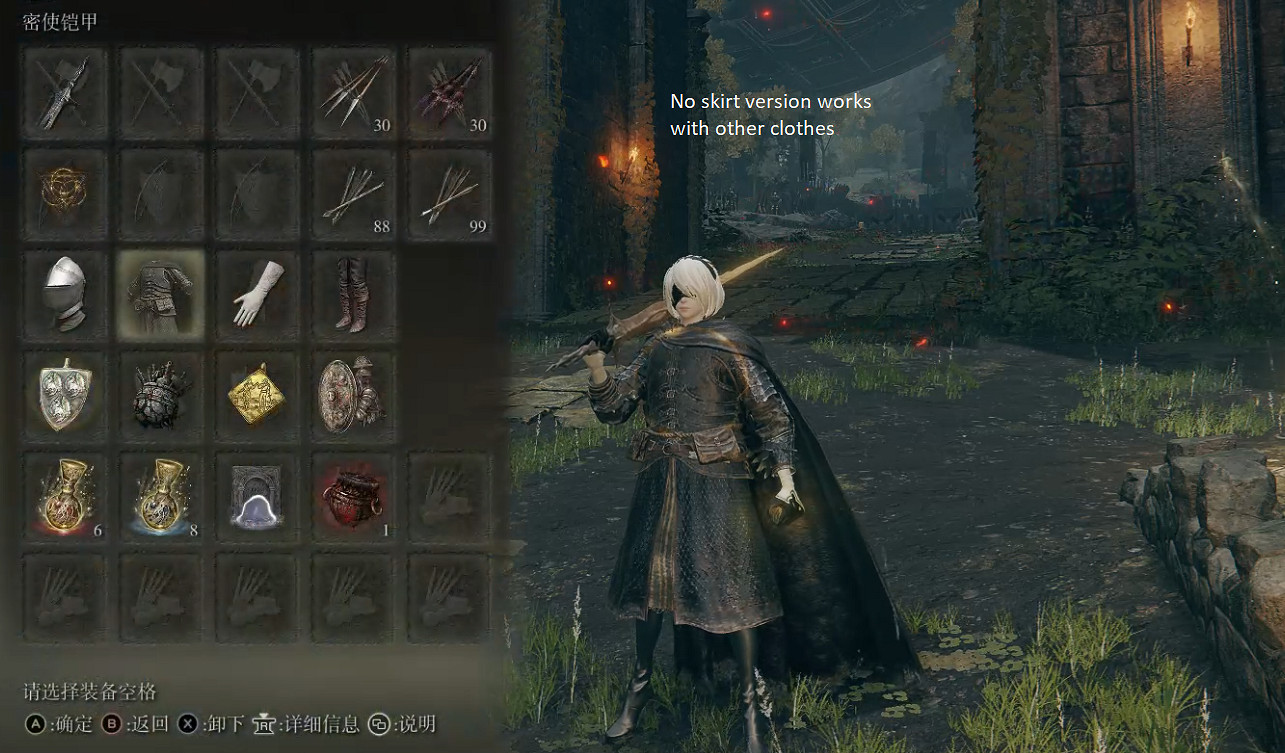The height and width of the screenshot is (753, 1285).
Task: Open the Cerulean Tears flask slot
Action: (160, 495)
